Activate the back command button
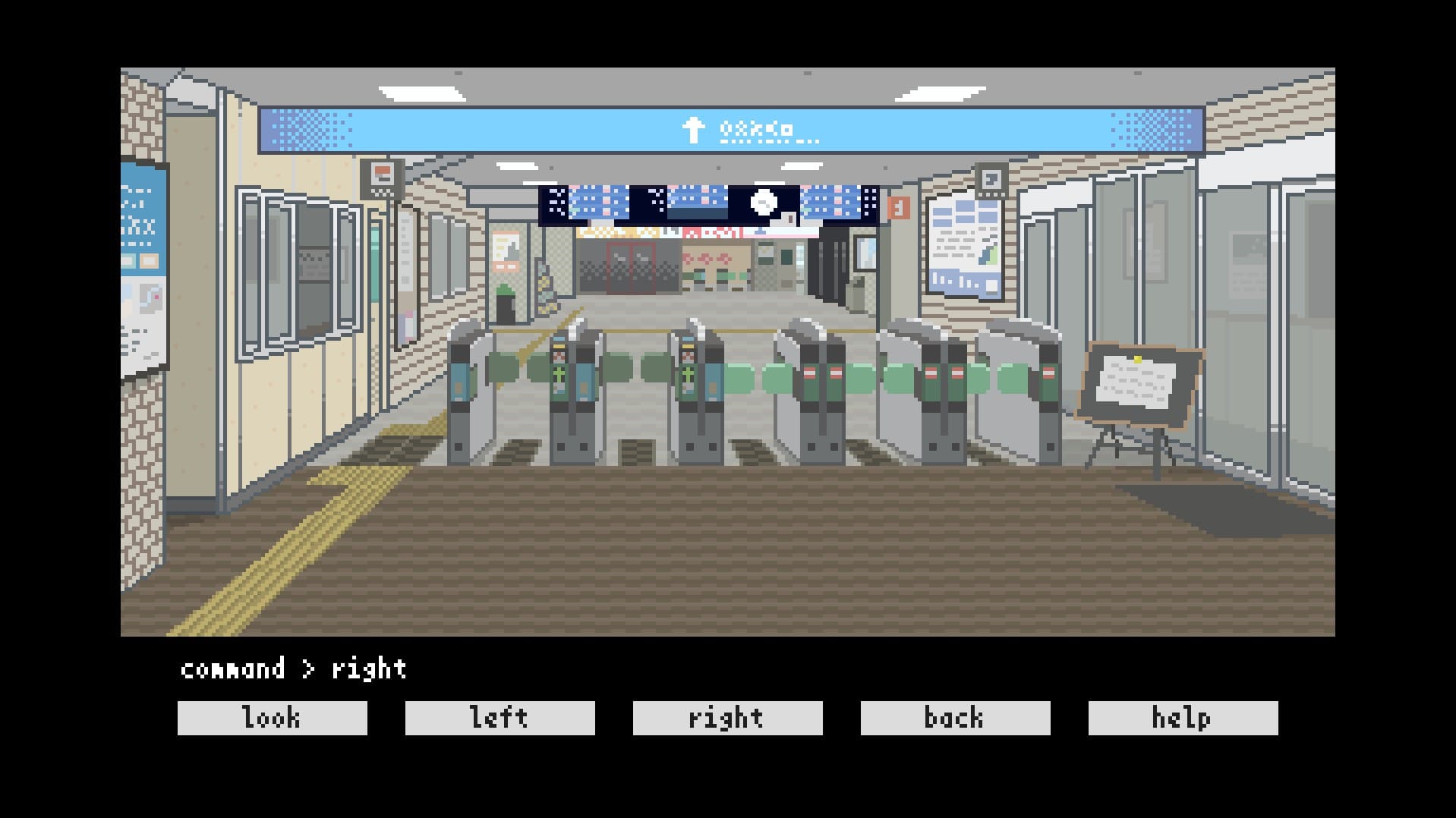Image resolution: width=1456 pixels, height=818 pixels. tap(955, 718)
